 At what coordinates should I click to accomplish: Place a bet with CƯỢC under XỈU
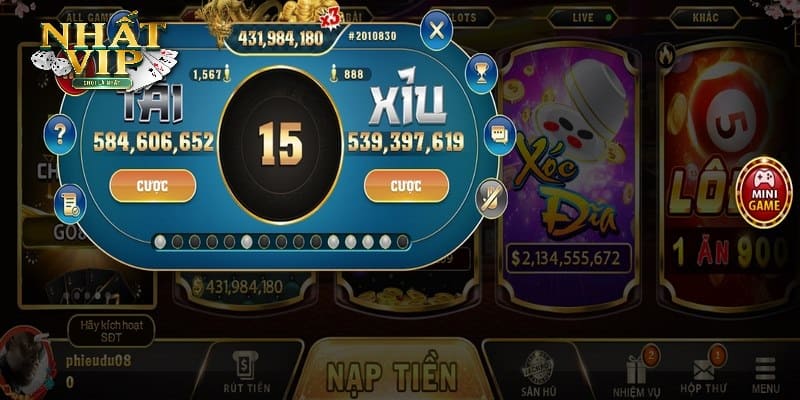coord(406,185)
